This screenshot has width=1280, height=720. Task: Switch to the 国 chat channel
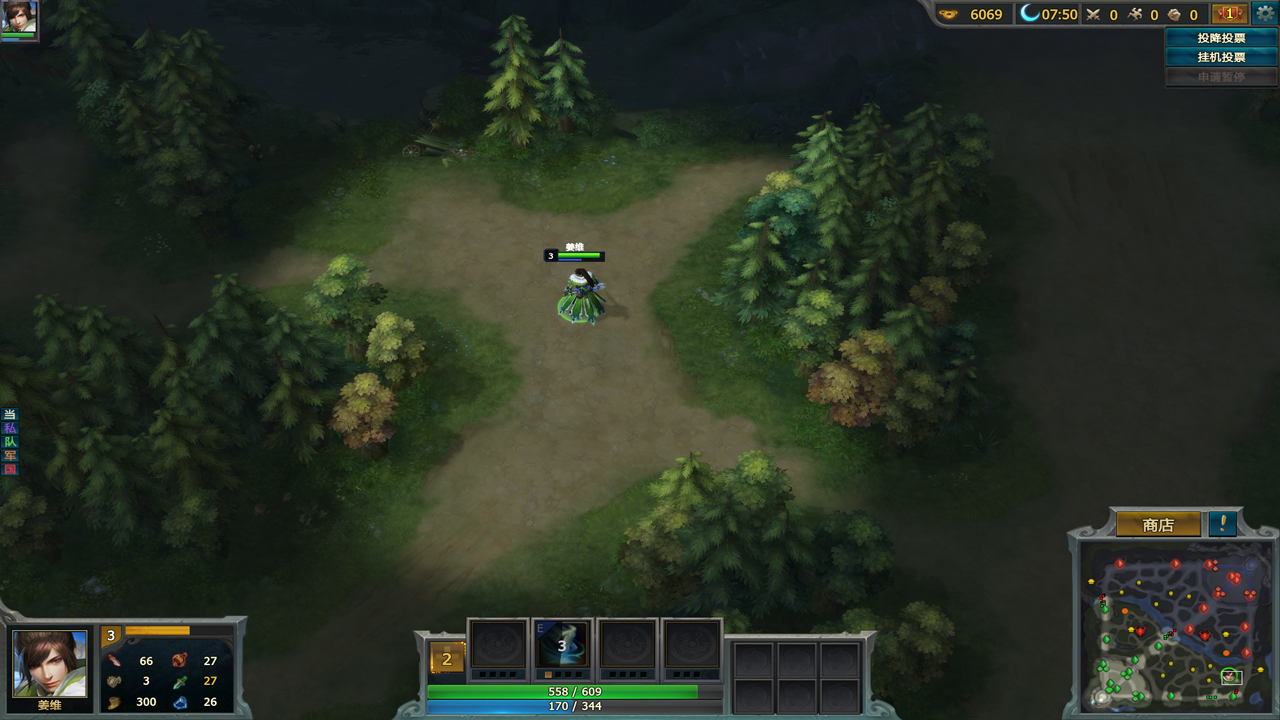[x=10, y=469]
